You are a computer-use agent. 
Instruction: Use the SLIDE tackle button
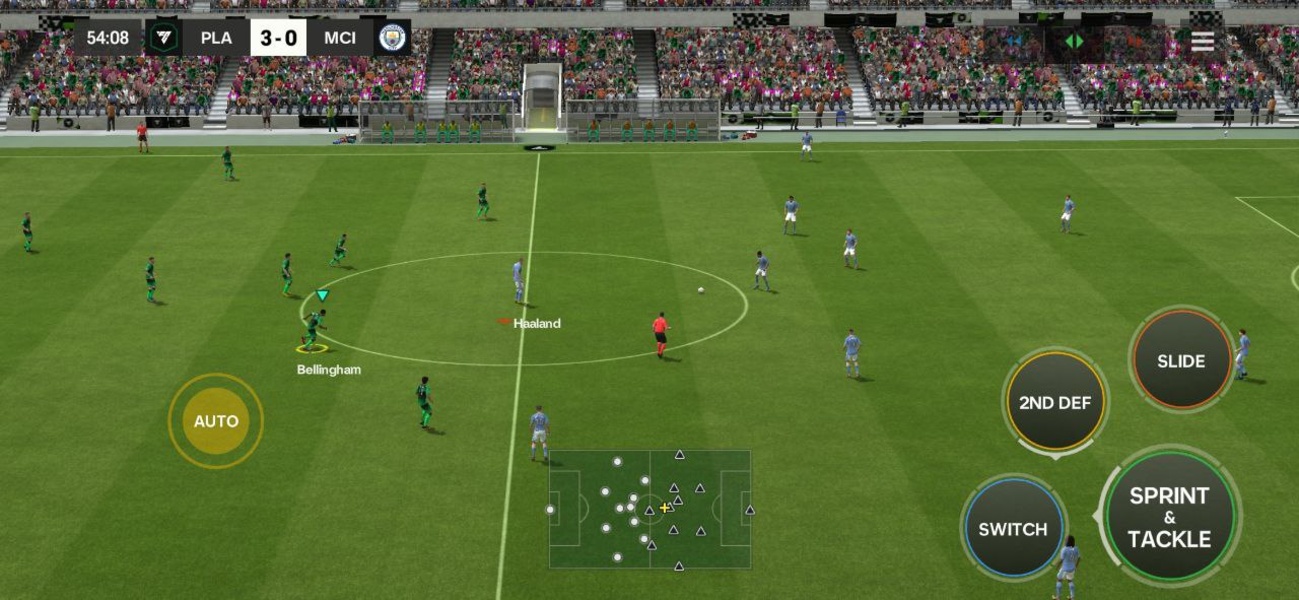[1181, 361]
